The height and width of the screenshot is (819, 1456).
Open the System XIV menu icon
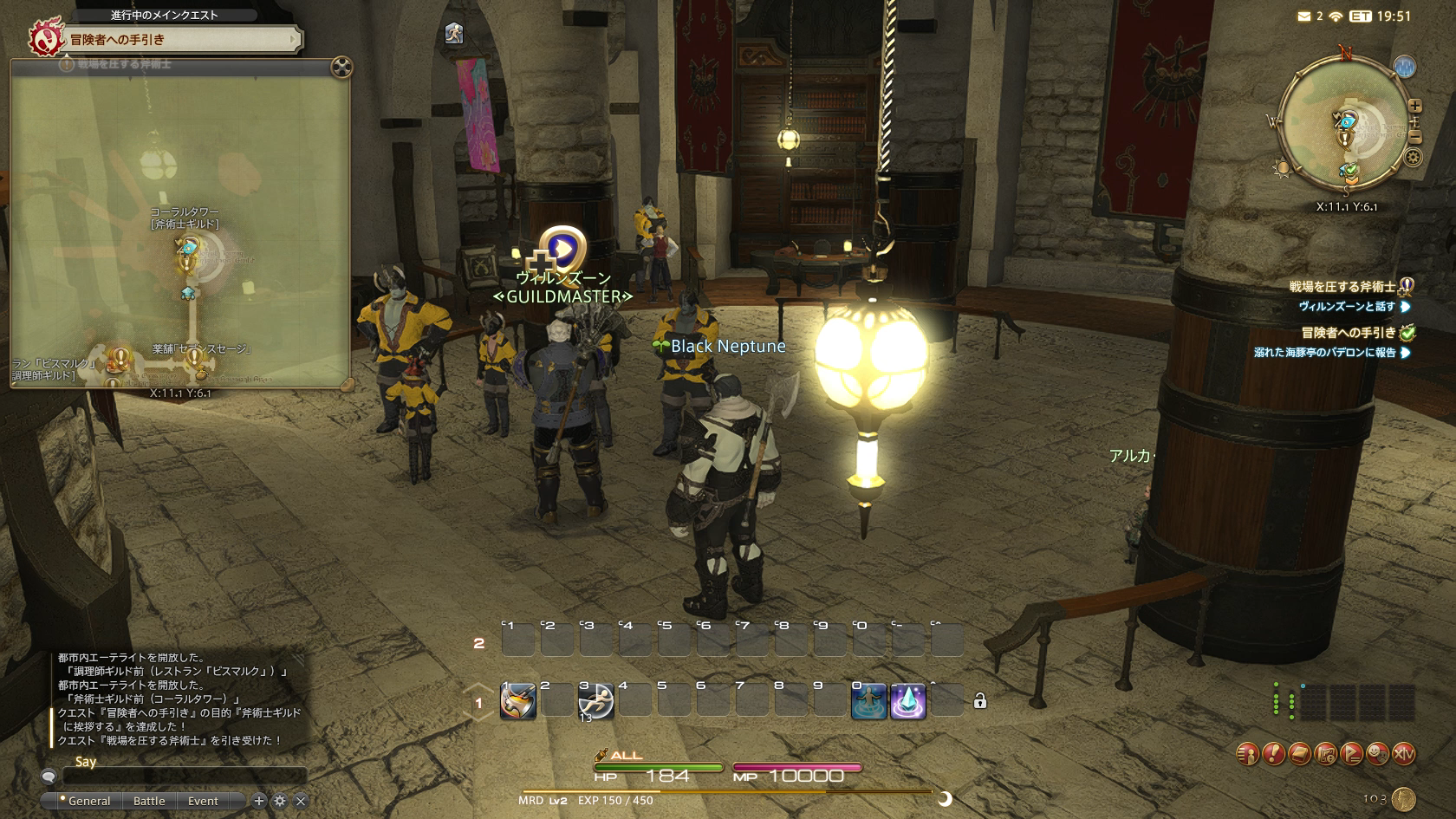click(x=1403, y=754)
